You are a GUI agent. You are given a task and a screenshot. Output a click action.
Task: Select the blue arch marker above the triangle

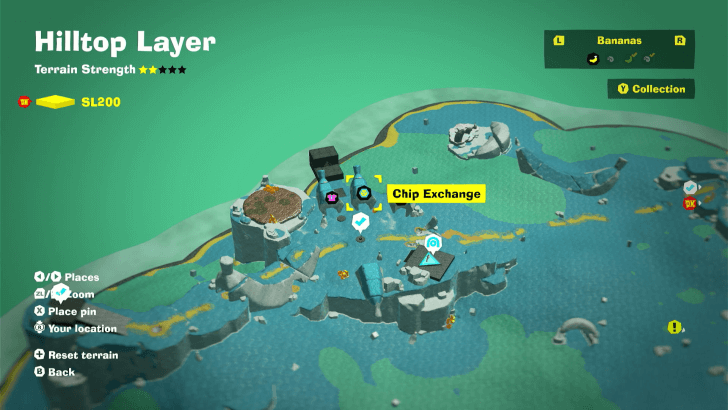click(433, 243)
